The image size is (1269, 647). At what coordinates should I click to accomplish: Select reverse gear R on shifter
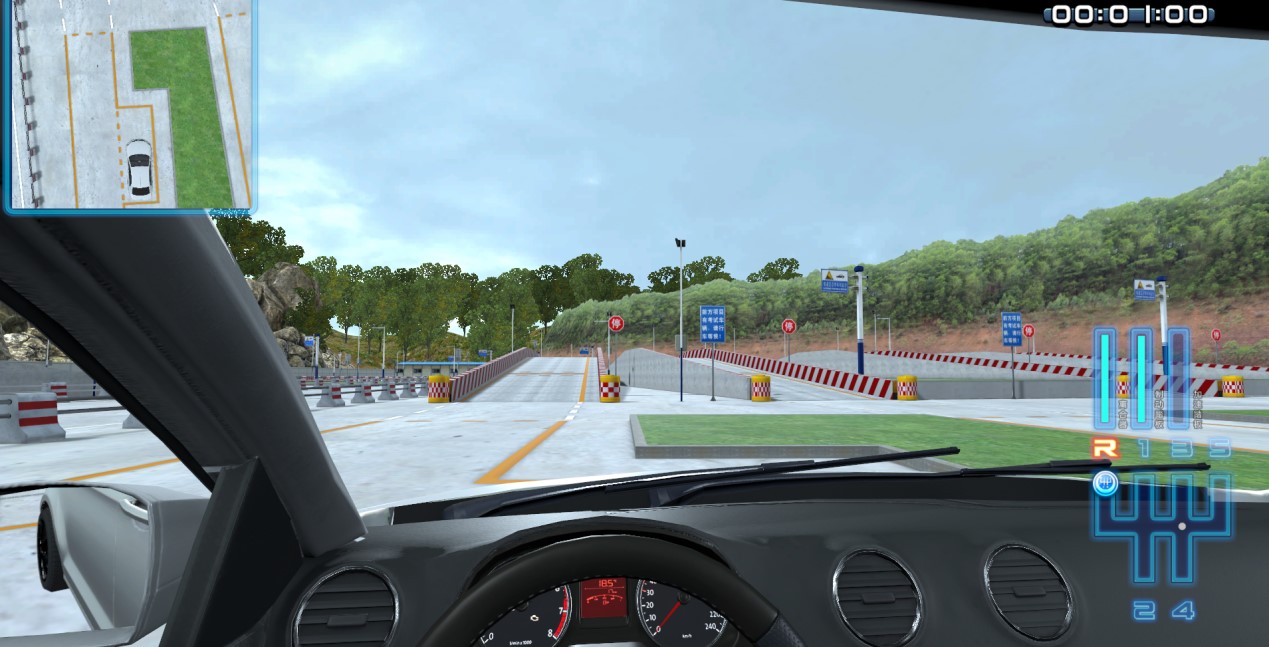tap(1106, 450)
